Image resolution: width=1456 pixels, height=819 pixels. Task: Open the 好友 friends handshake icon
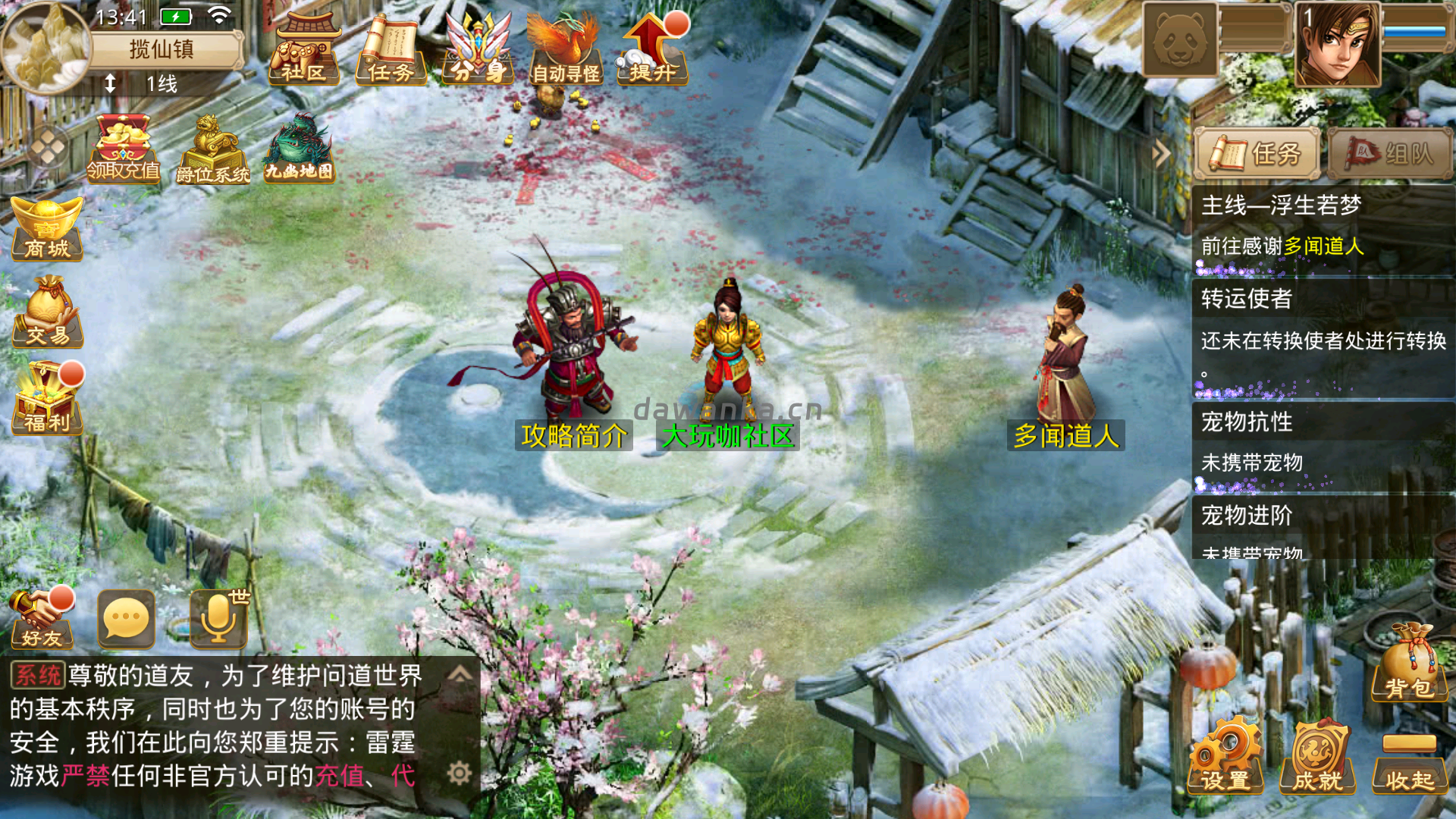pyautogui.click(x=42, y=619)
